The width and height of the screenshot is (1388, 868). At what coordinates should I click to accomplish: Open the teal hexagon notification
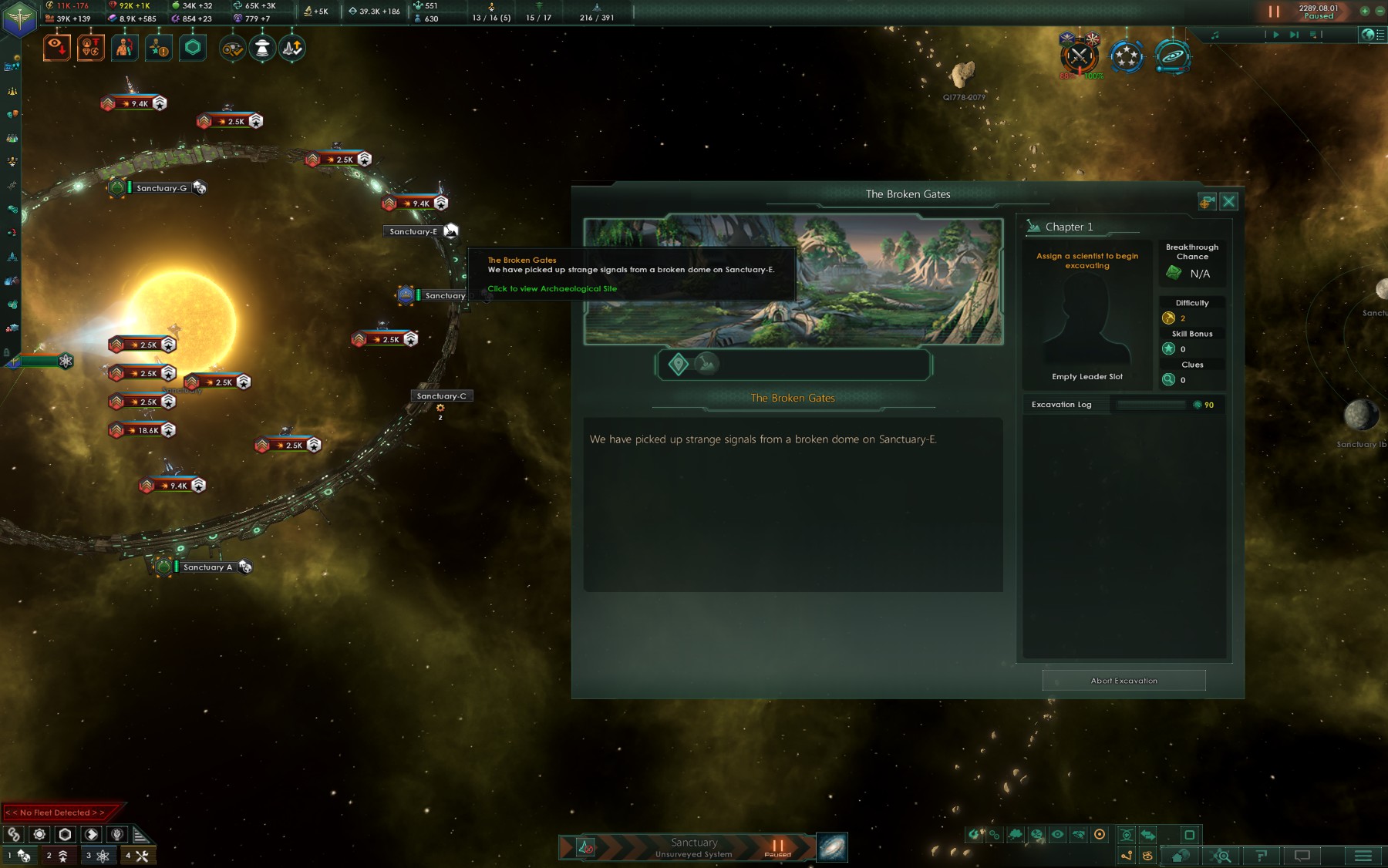193,48
